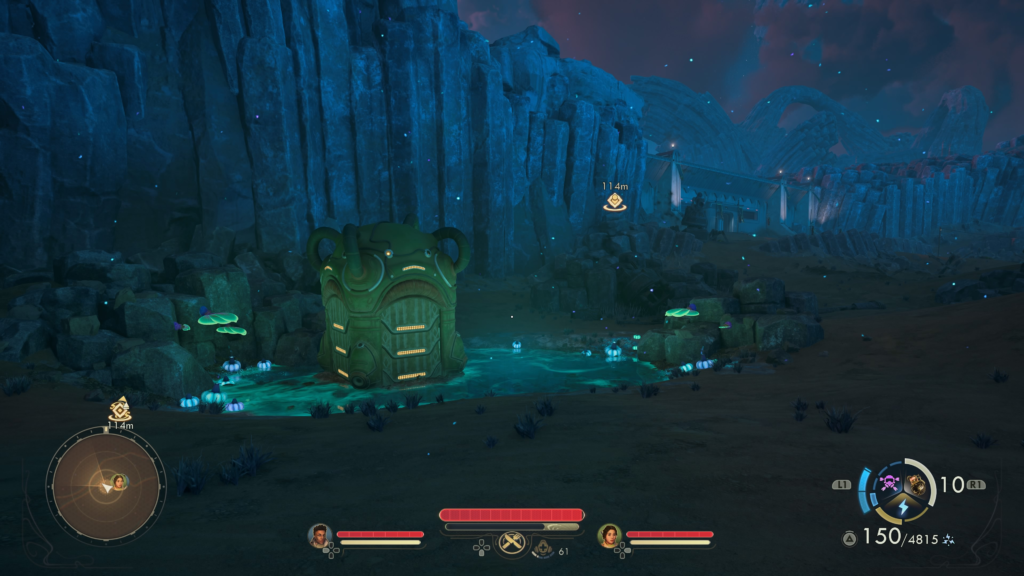Use the healing item icon beside 61
1024x576 pixels.
coord(544,549)
